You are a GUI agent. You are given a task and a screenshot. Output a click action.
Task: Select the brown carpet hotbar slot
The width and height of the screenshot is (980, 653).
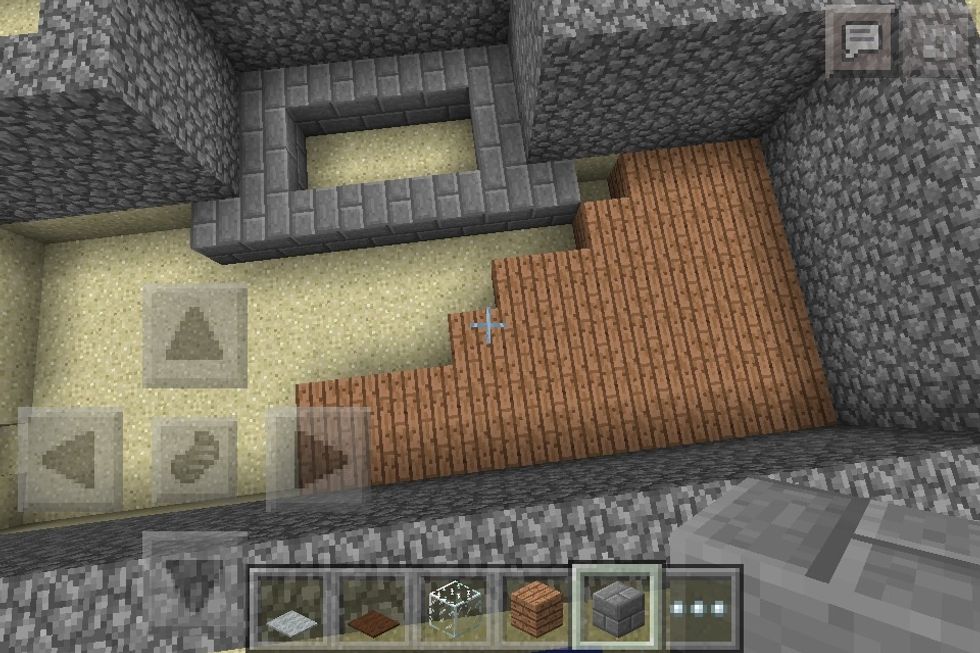[x=372, y=608]
